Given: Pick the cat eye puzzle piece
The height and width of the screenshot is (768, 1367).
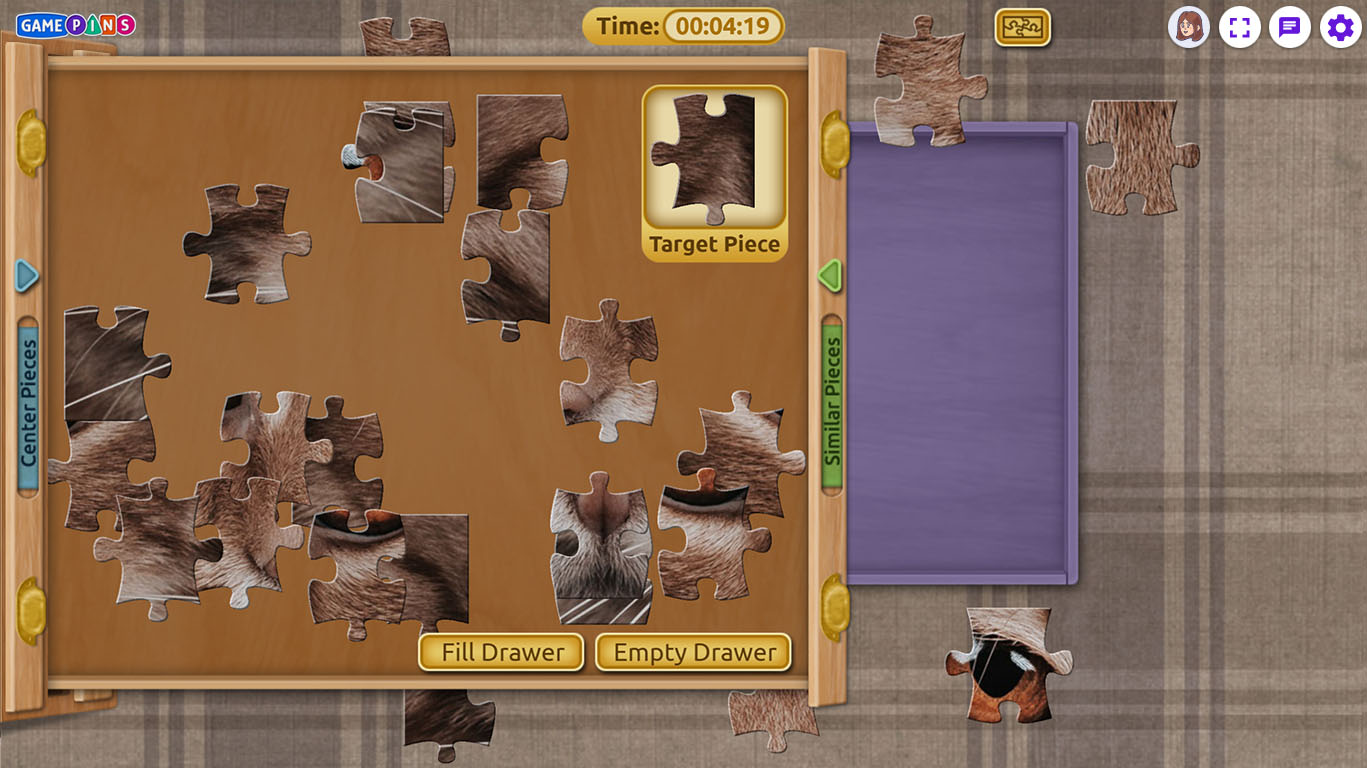Looking at the screenshot, I should [x=1007, y=664].
